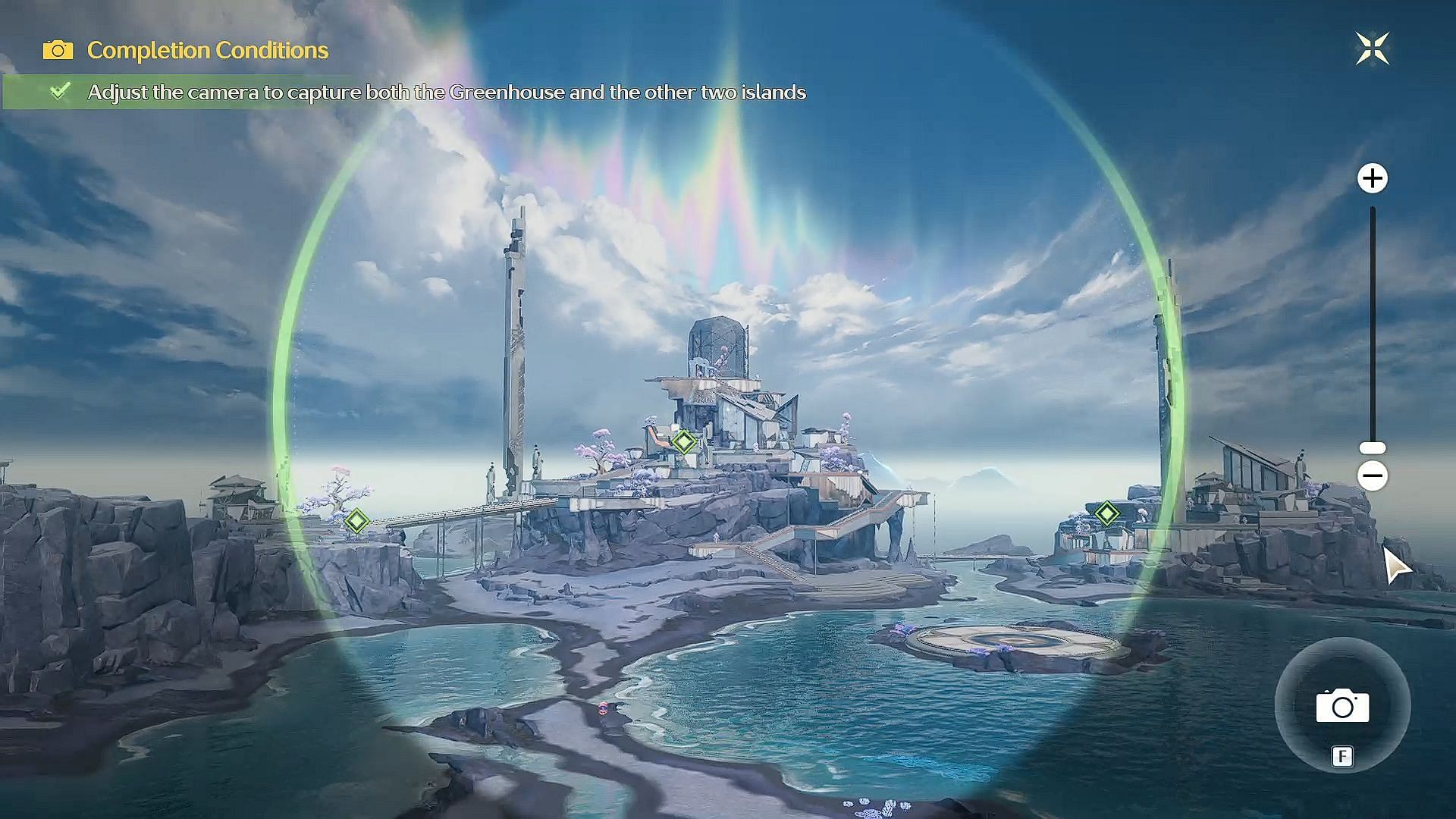
Task: Zoom in with the plus button
Action: 1372,179
